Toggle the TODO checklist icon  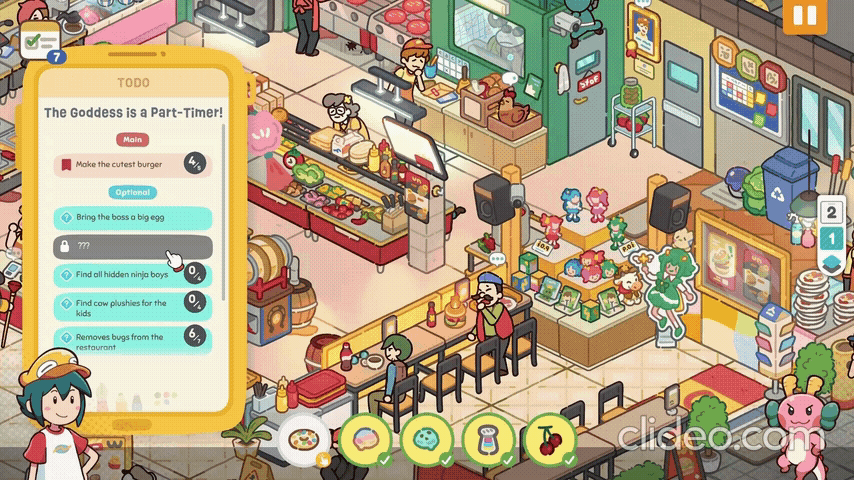pyautogui.click(x=40, y=43)
